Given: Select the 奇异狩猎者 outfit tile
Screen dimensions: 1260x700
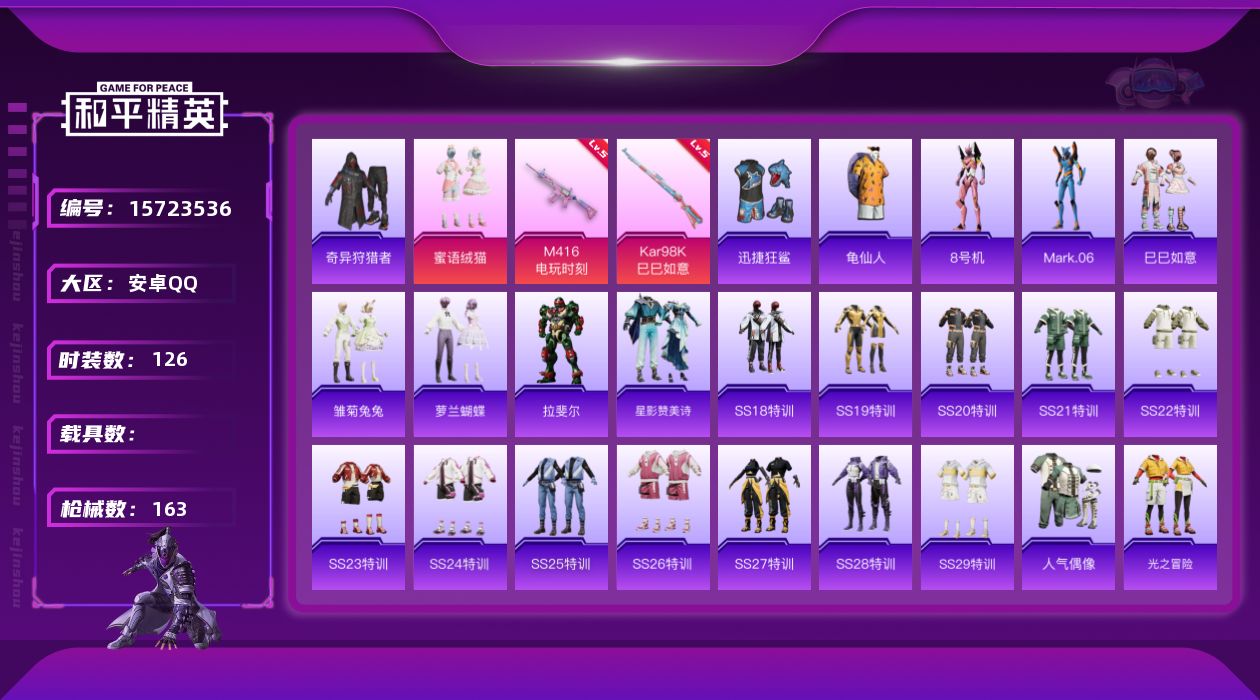Looking at the screenshot, I should (x=358, y=211).
